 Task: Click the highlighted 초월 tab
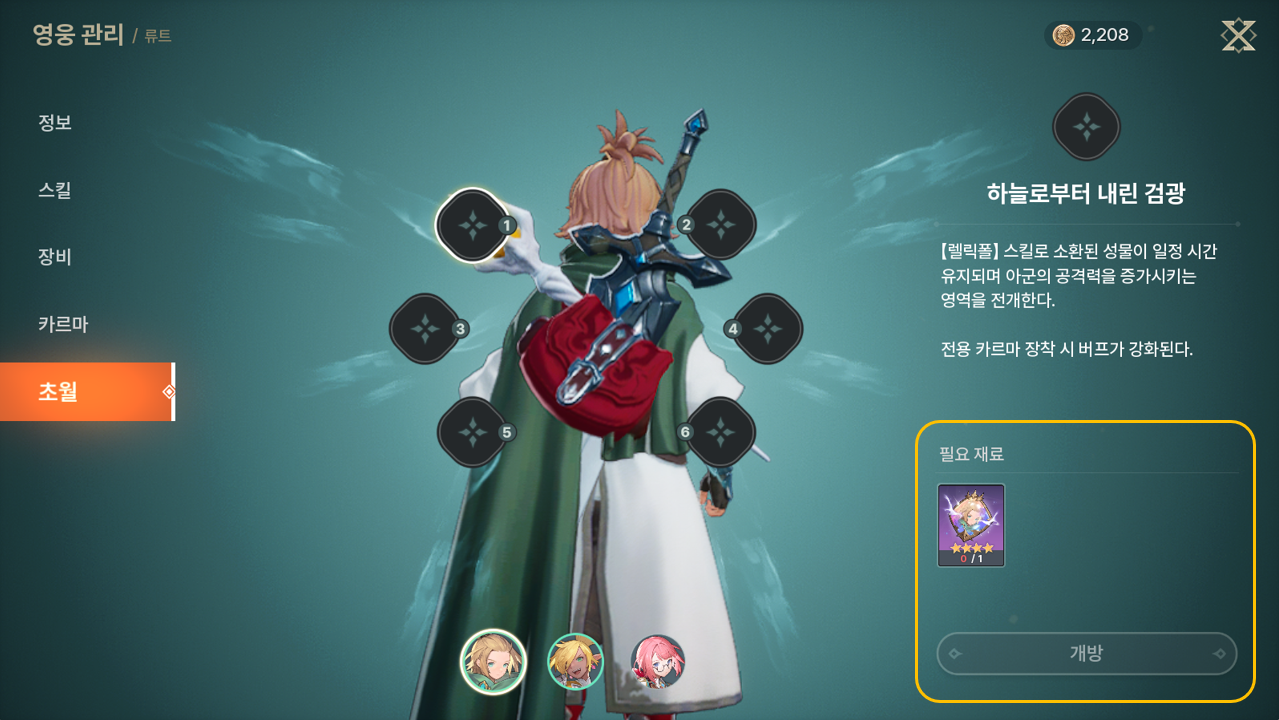click(x=86, y=392)
